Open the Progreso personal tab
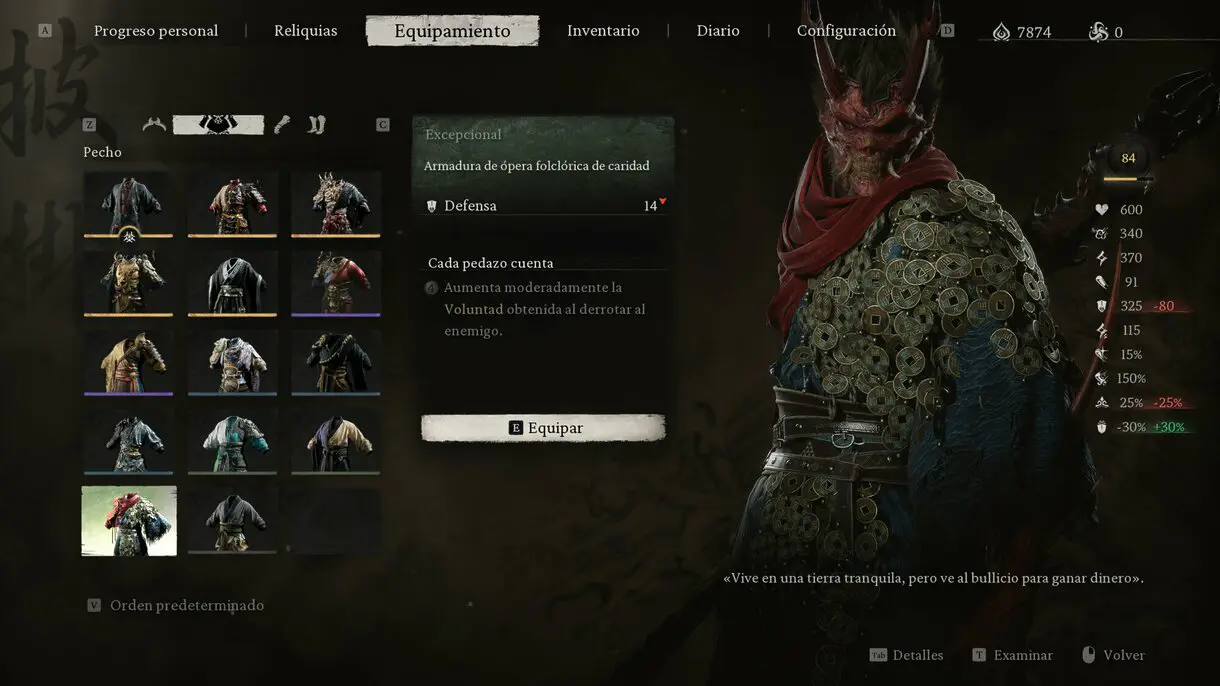This screenshot has height=686, width=1220. (156, 31)
